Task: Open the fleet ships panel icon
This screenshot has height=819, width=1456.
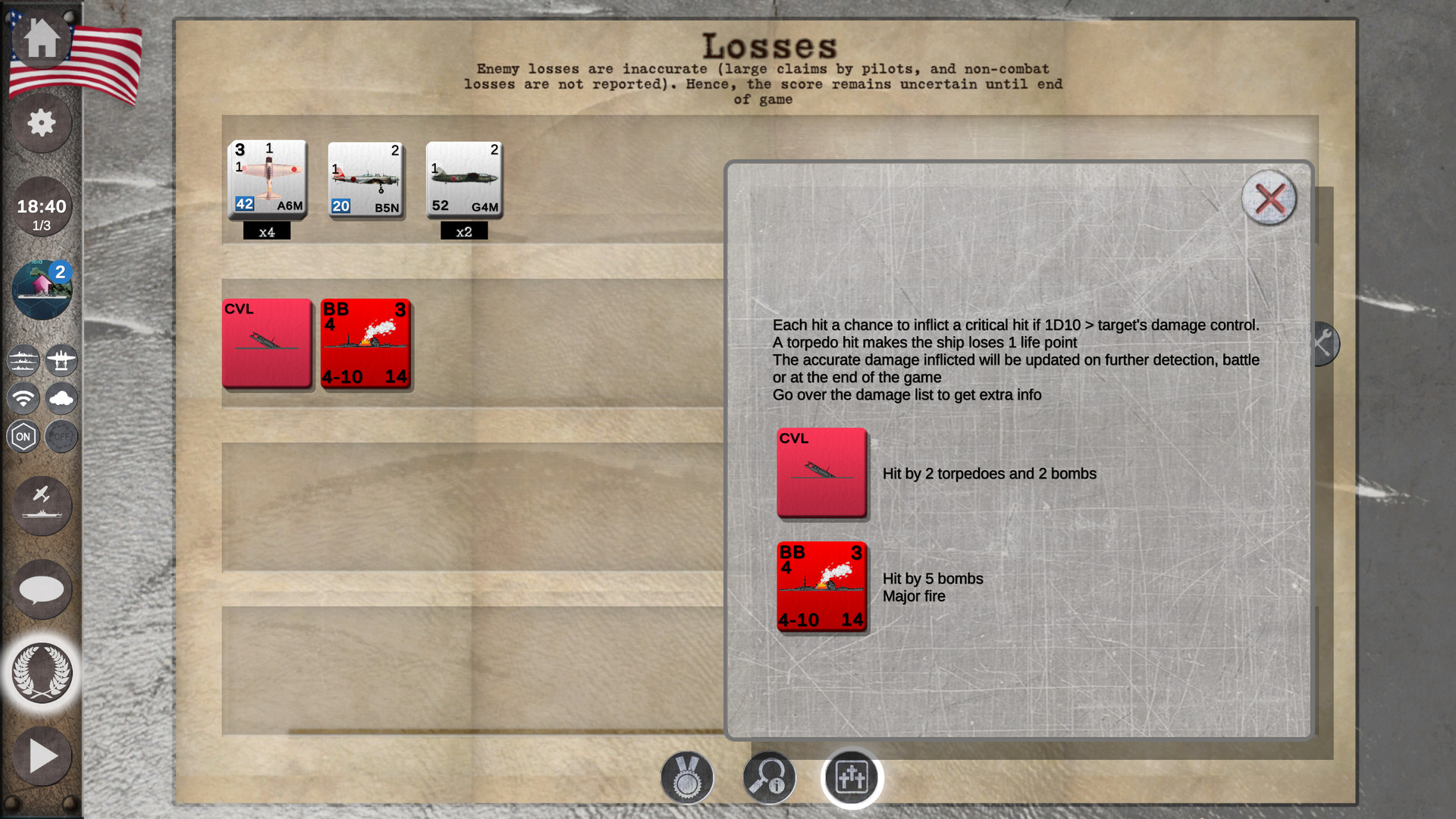Action: 23,361
